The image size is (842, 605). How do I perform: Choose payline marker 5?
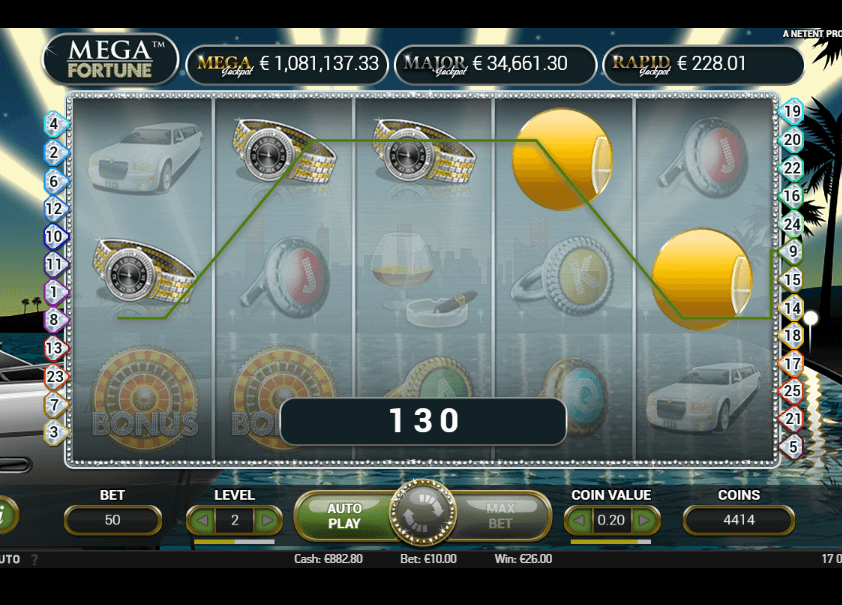[792, 446]
